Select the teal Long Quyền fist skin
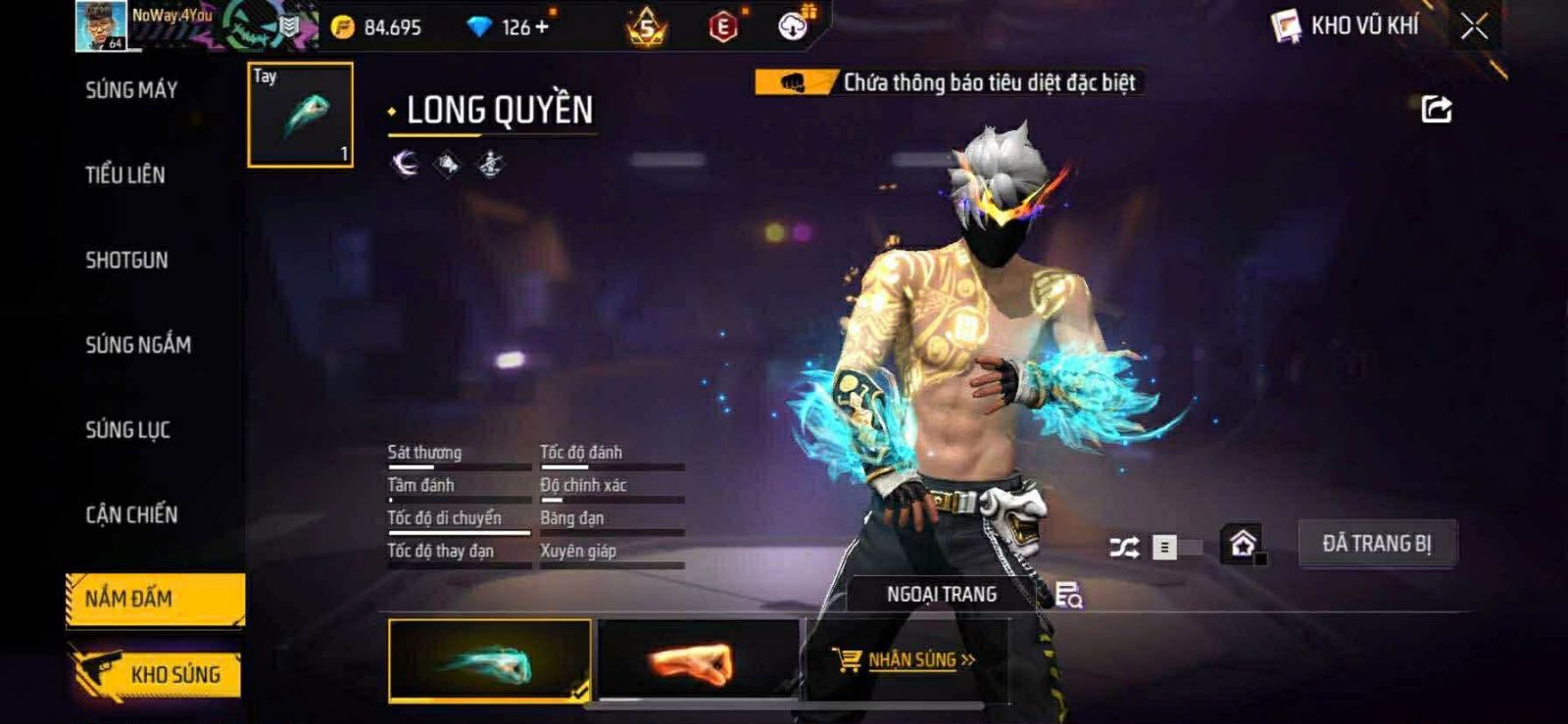Image resolution: width=1568 pixels, height=724 pixels. (x=490, y=660)
